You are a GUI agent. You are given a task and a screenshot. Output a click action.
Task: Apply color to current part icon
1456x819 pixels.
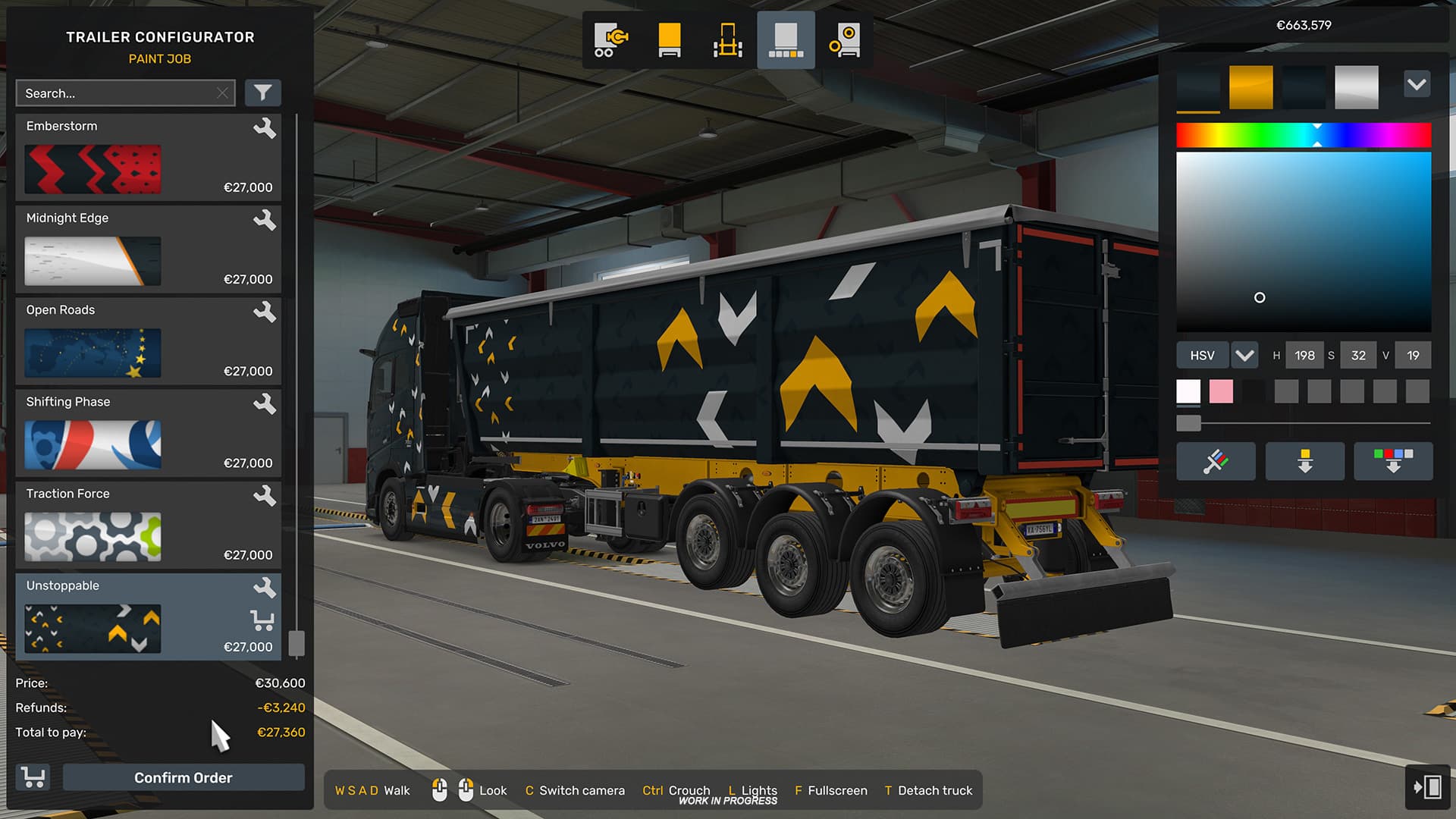(1304, 461)
